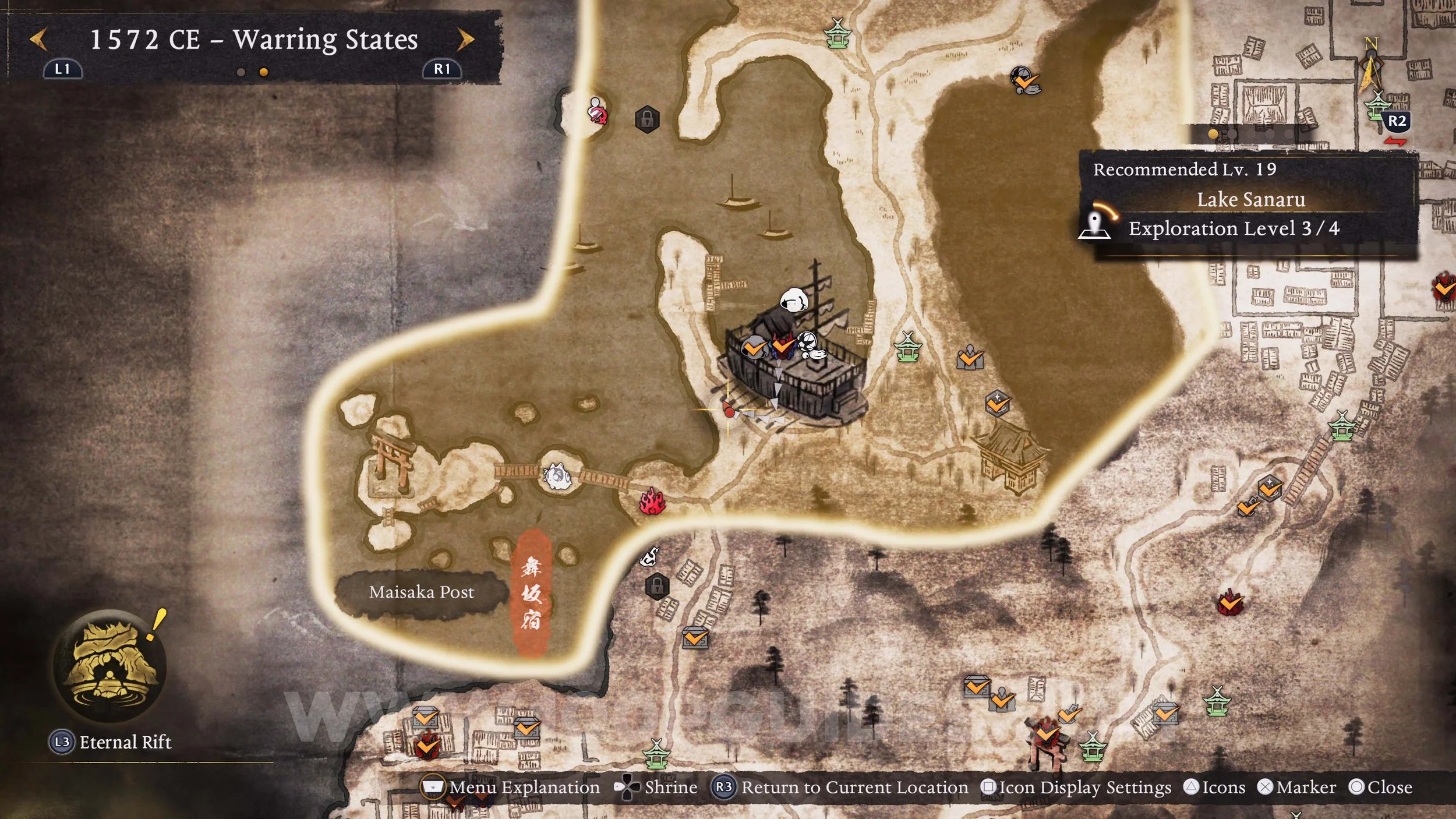Select the Maisaka Post location label
The image size is (1456, 819).
[421, 592]
